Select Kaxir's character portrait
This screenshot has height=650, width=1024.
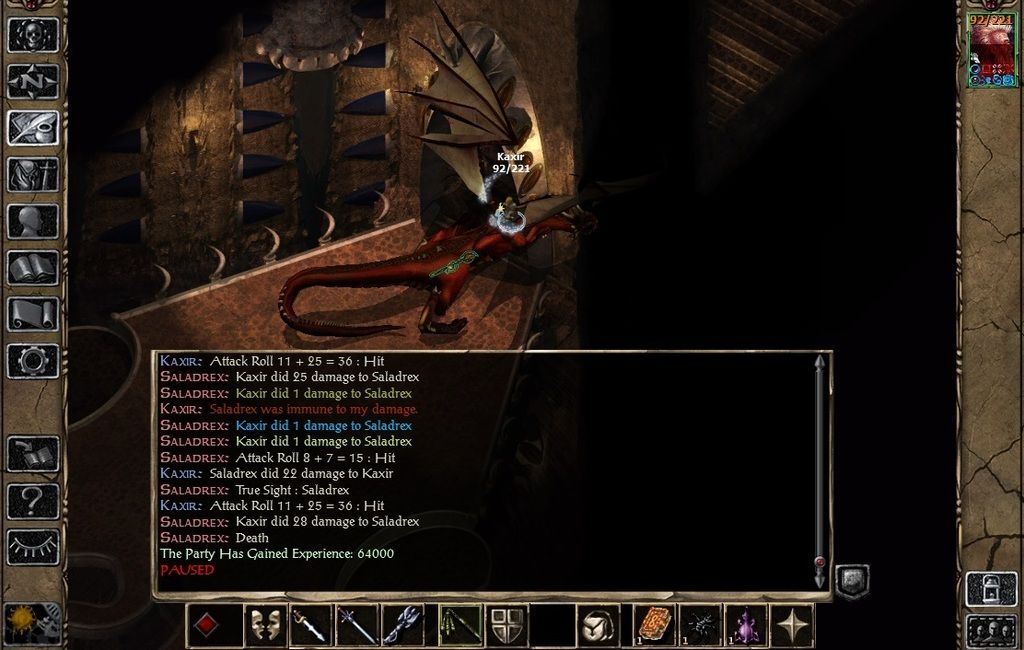tap(991, 50)
